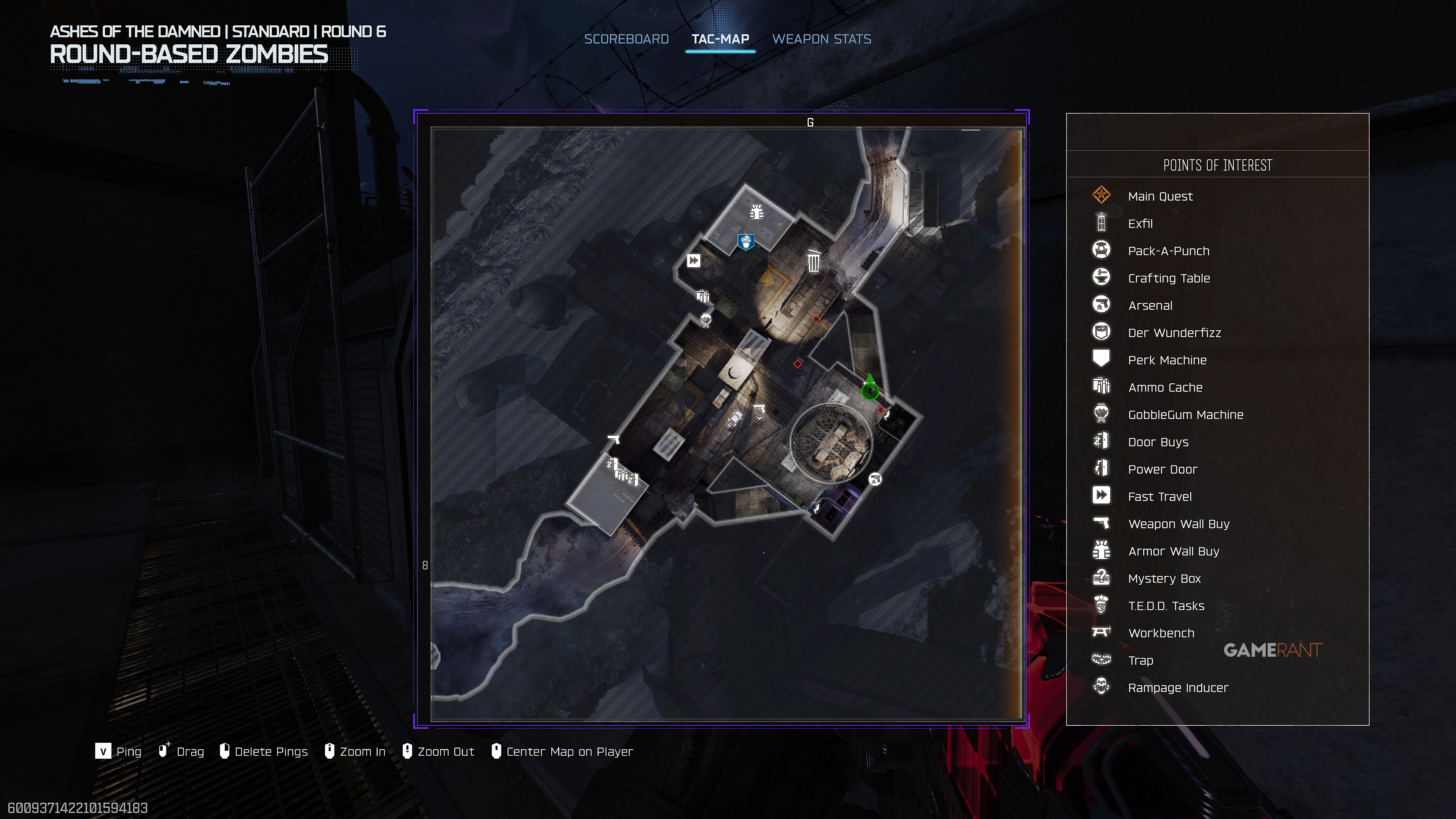Select the Mystery Box legend entry

point(1164,579)
